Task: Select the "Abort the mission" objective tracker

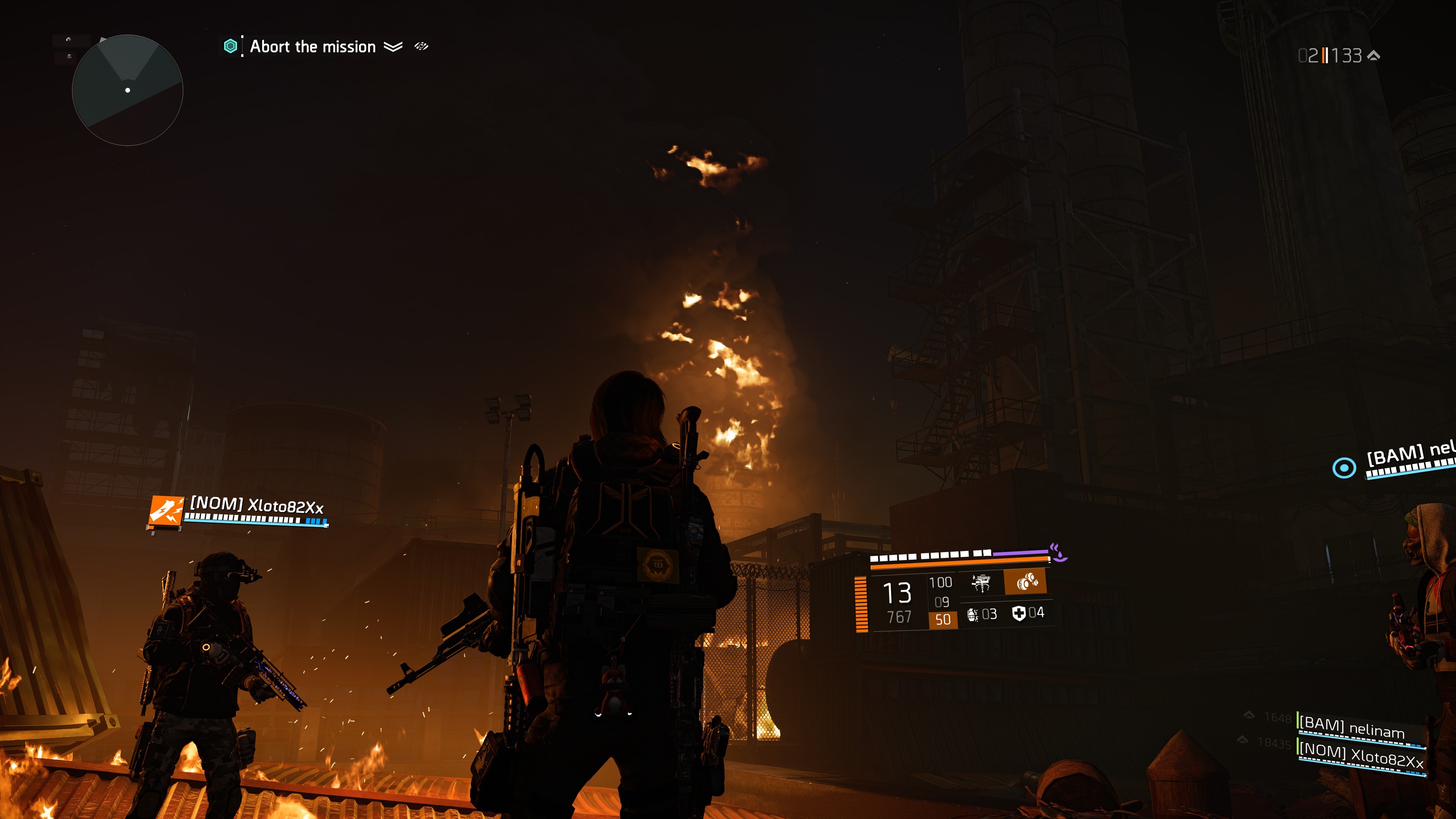Action: click(x=312, y=47)
